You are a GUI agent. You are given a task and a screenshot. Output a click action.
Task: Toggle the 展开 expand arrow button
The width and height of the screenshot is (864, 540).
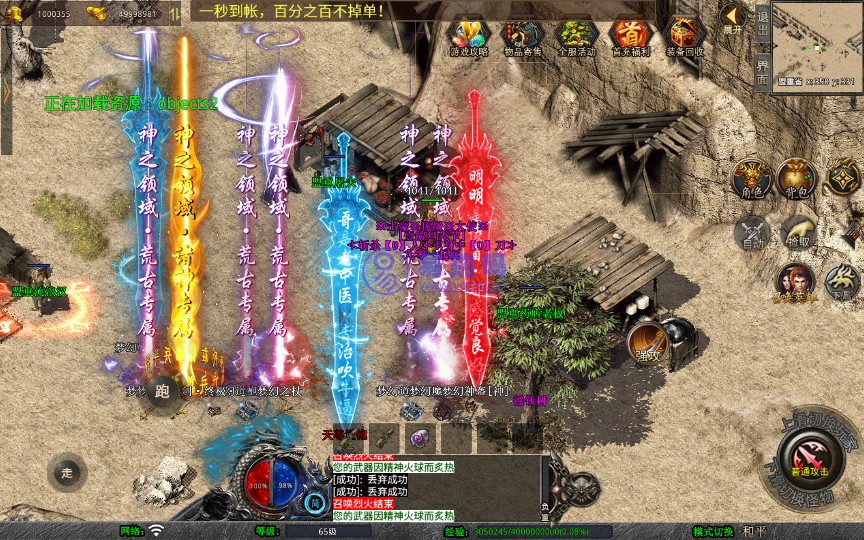732,18
